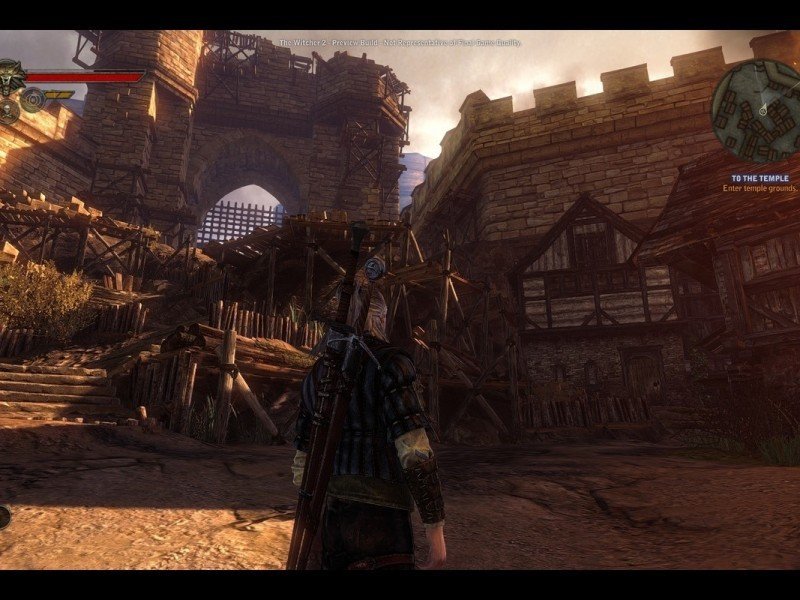Select the round sign icon beside the vigor bar

[34, 98]
